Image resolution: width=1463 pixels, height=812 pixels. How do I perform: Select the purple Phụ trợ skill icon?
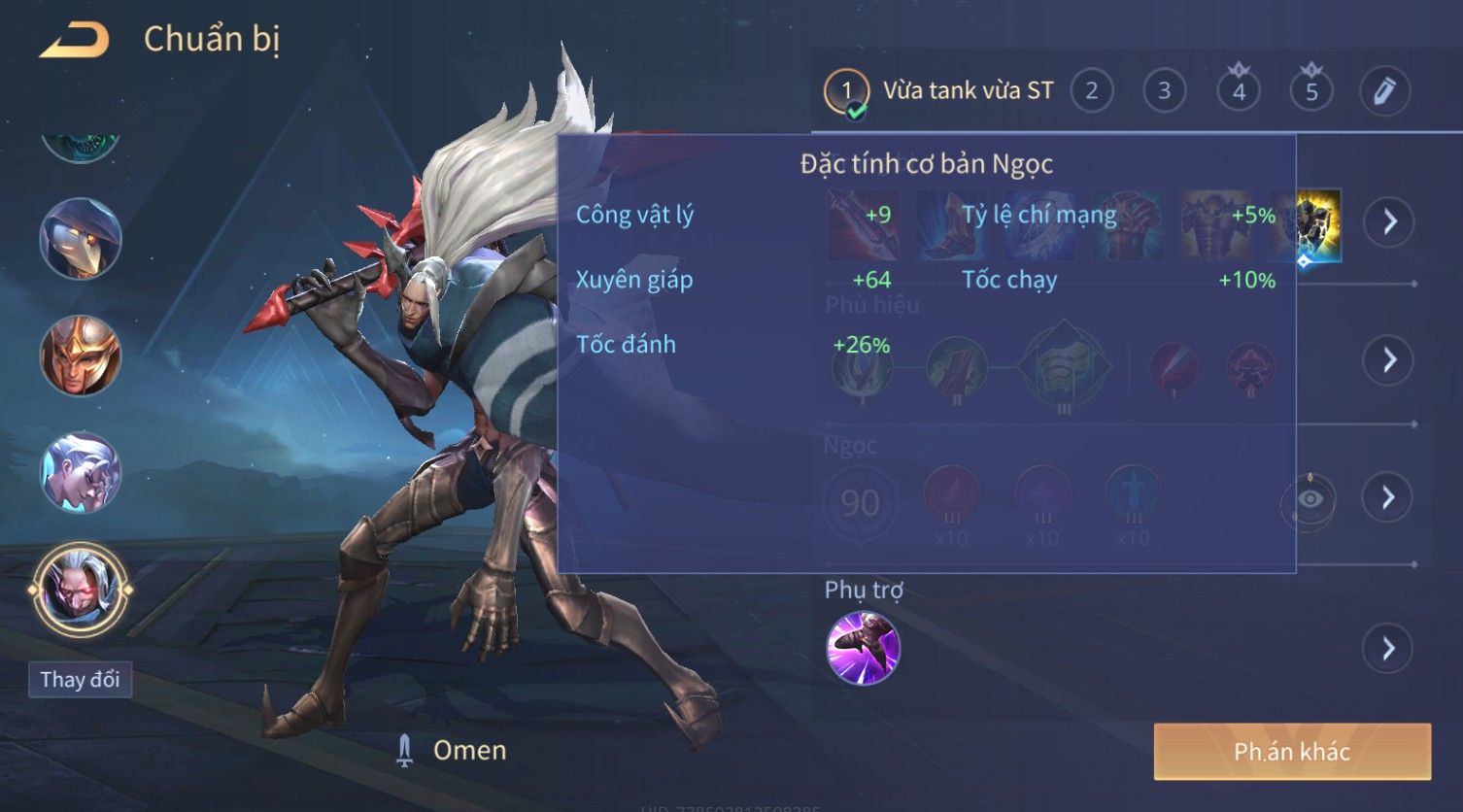pyautogui.click(x=863, y=648)
